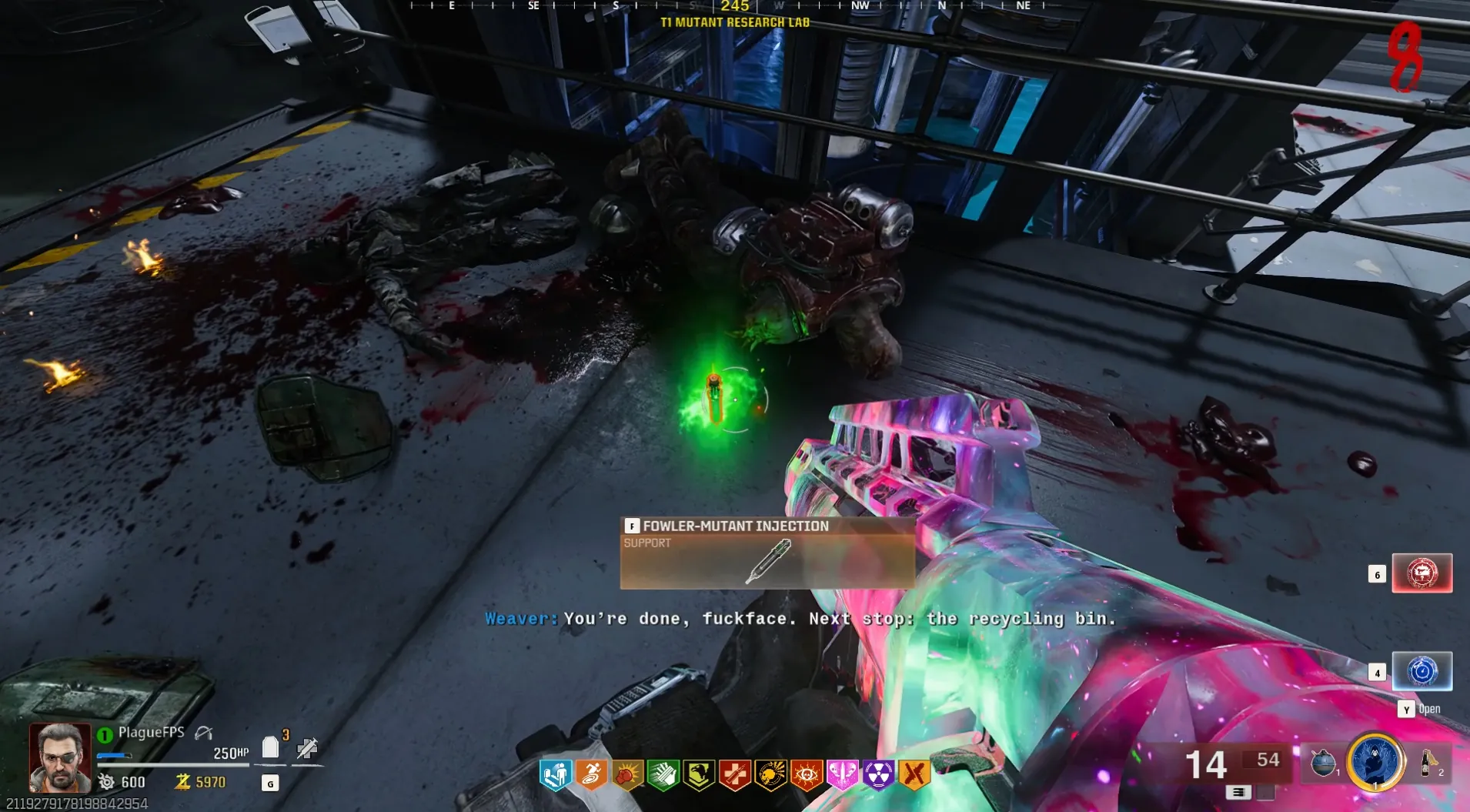Activate the hooded figure field upgrade
The image size is (1470, 812).
coord(1375,762)
